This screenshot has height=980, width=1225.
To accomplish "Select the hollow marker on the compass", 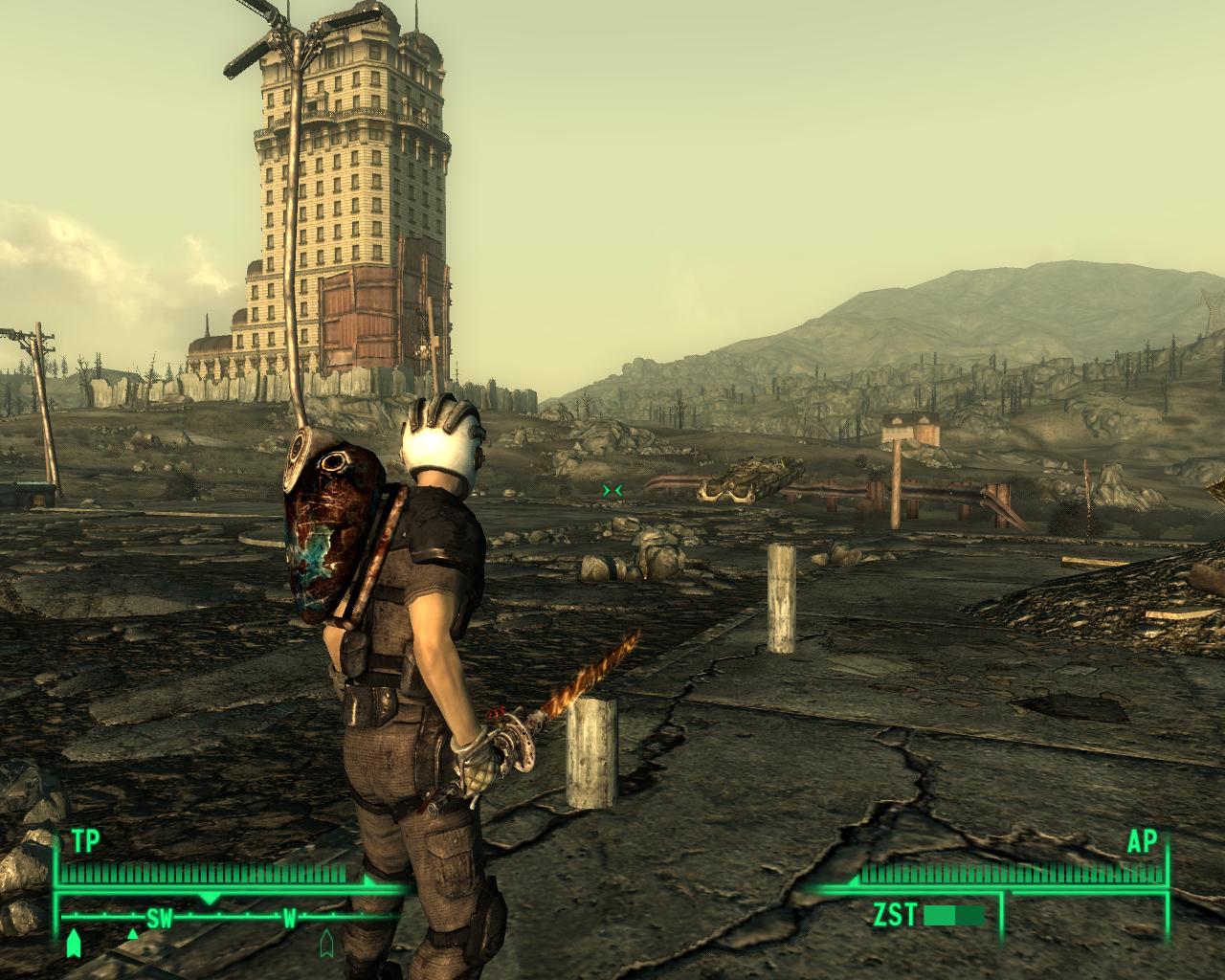I will tap(327, 942).
